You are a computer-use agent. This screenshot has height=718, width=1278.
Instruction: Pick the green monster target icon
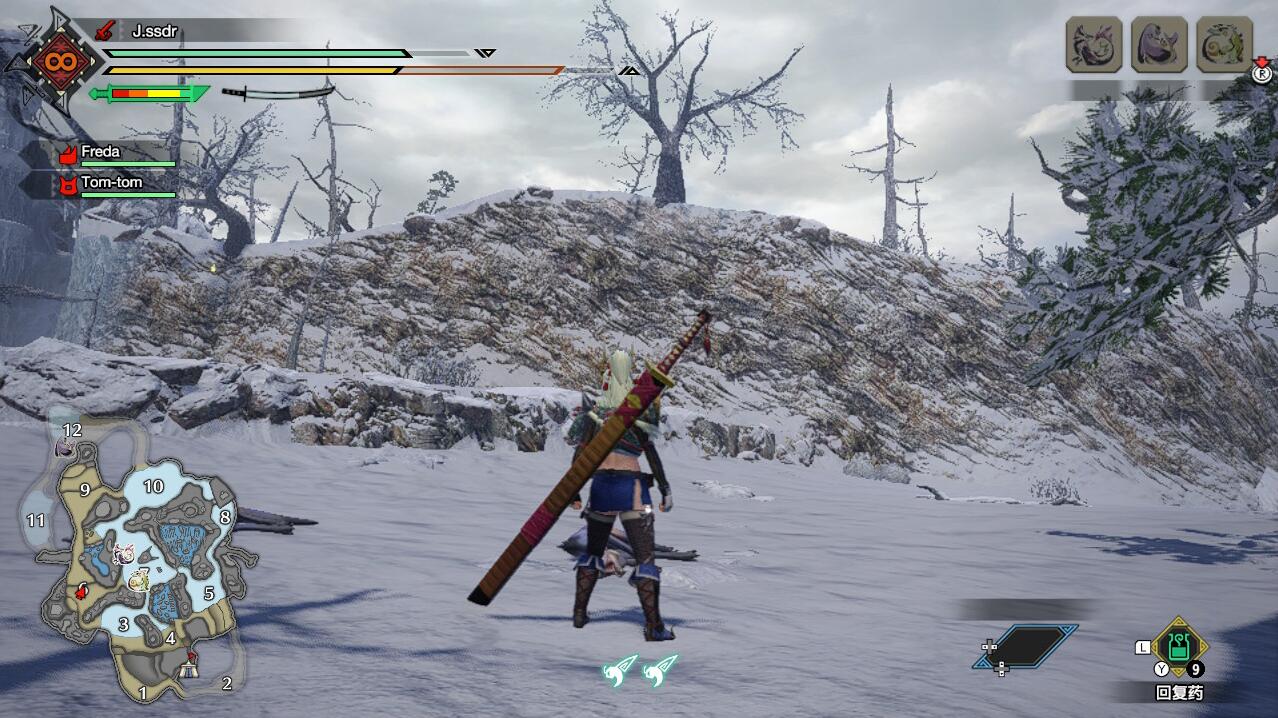click(1224, 45)
